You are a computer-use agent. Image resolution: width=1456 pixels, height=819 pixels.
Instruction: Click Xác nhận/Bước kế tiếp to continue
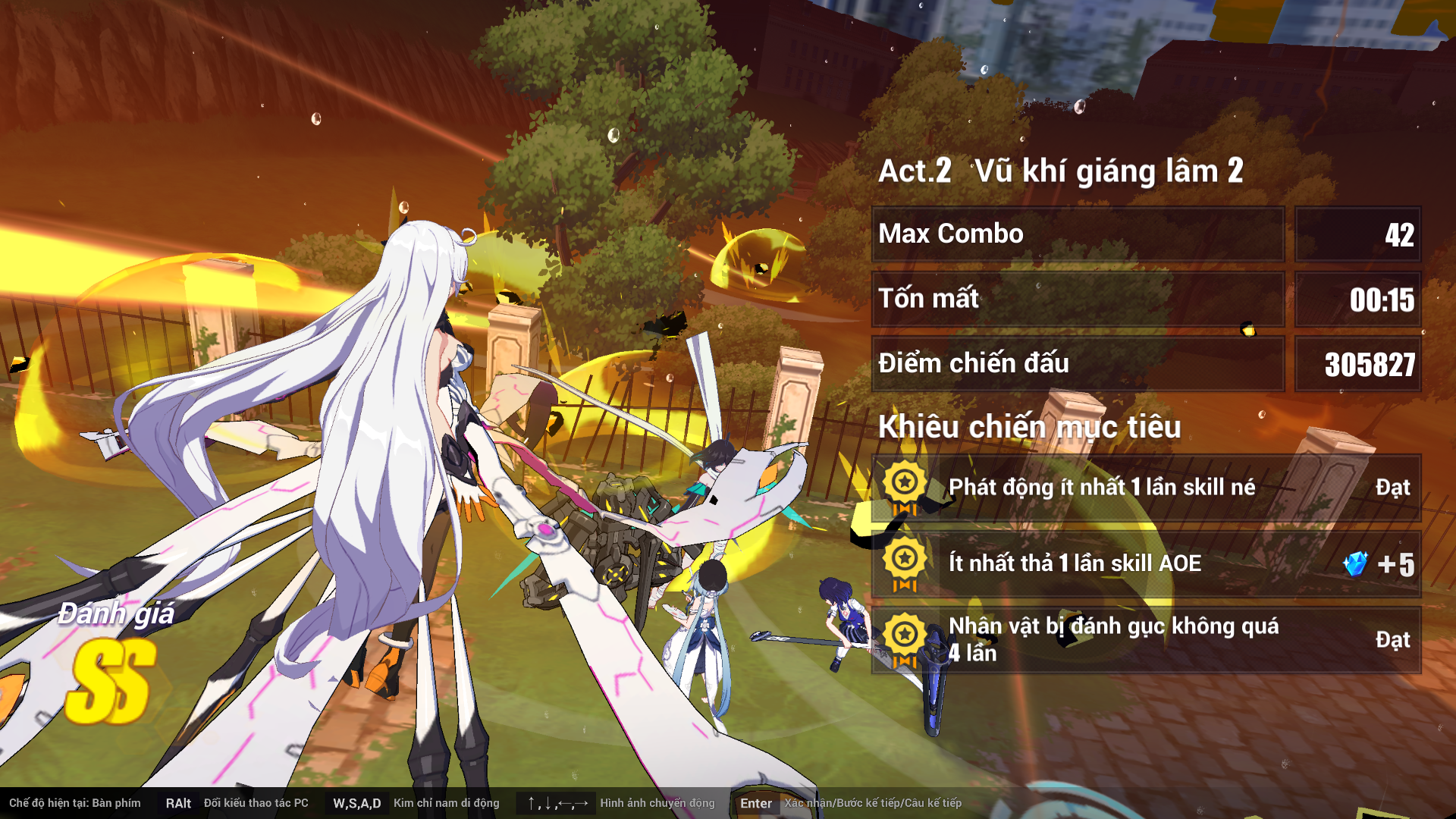[x=872, y=802]
